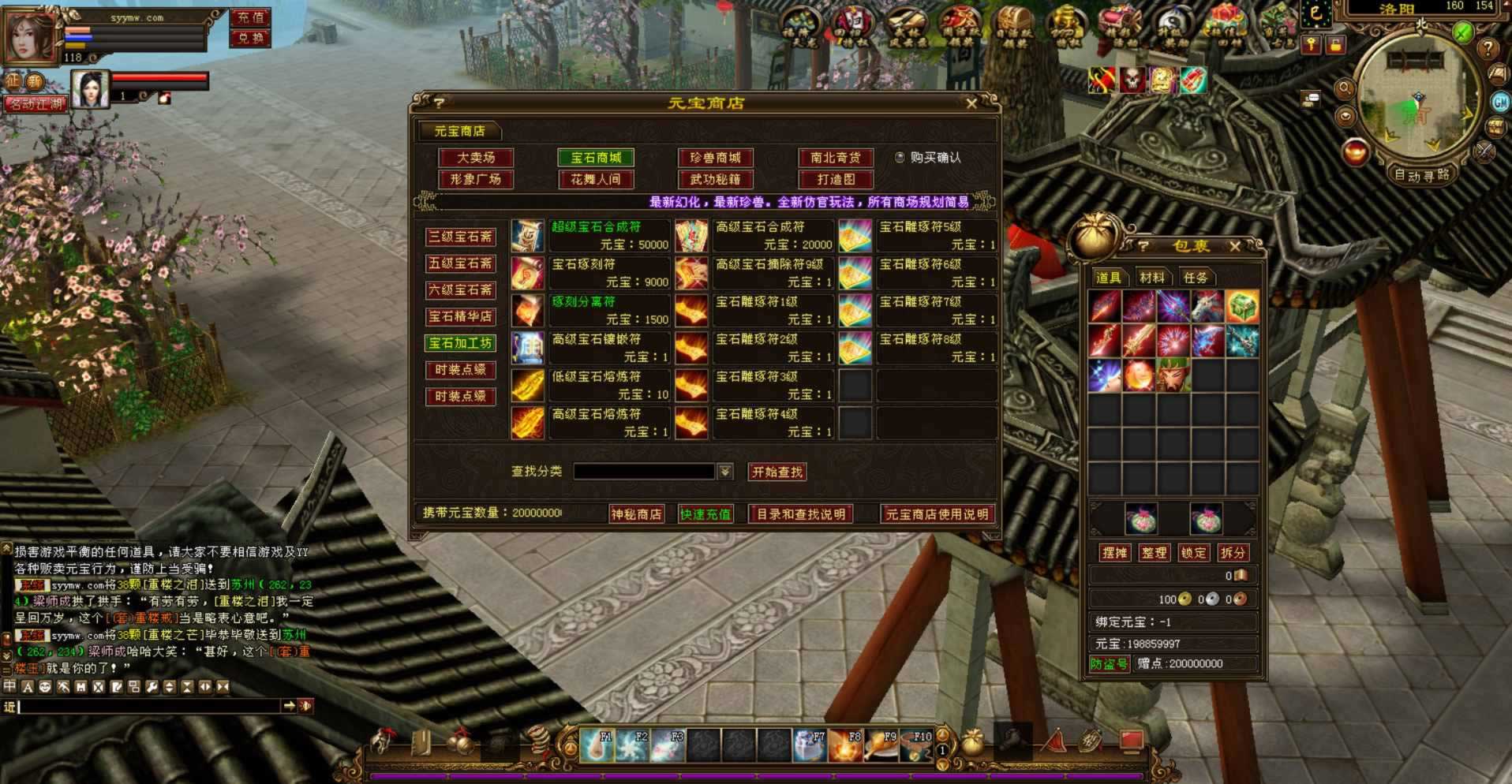
Task: Select the 宝石琢刻符 shop item
Action: pyautogui.click(x=528, y=273)
